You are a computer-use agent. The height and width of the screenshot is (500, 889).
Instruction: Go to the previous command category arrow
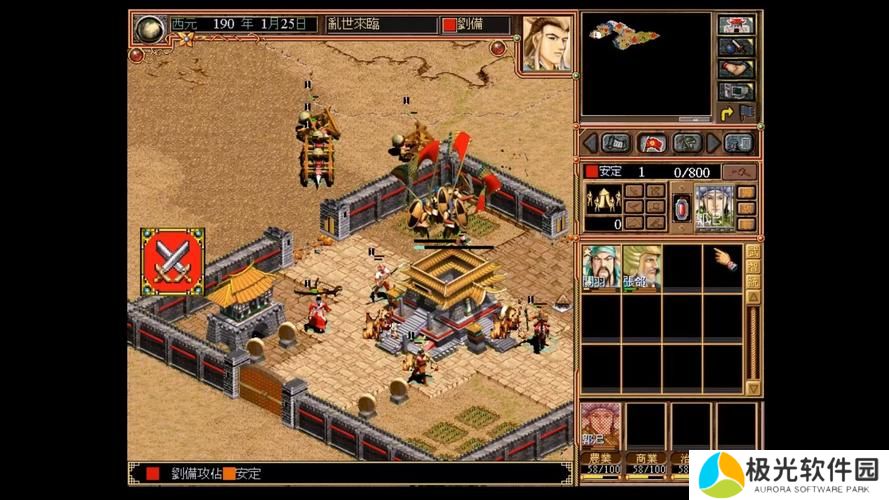(589, 142)
